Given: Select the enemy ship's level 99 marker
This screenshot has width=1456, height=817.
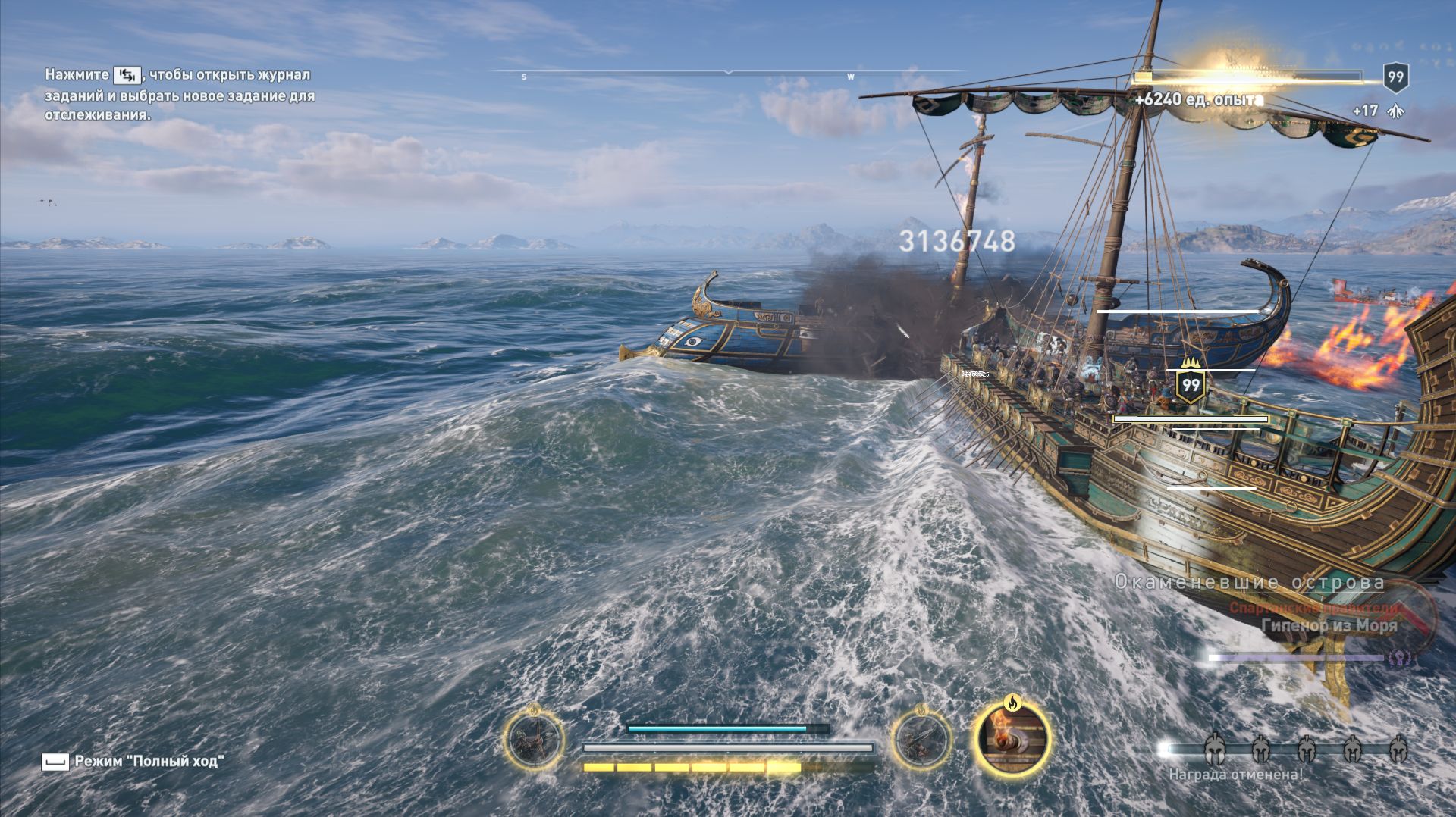Looking at the screenshot, I should (x=1191, y=385).
